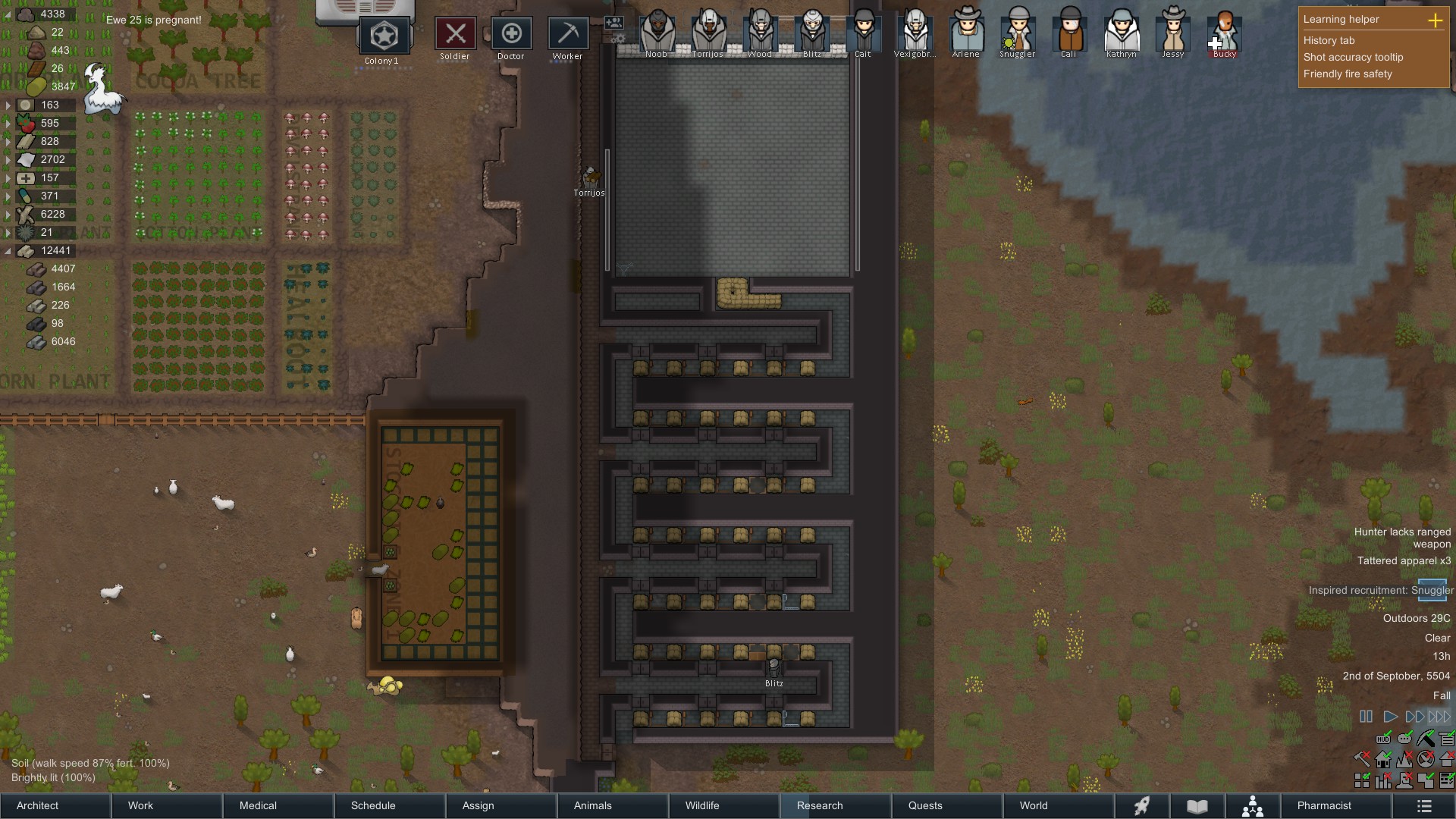Click the history book icon on bottom bar
1456x819 pixels.
click(1198, 806)
